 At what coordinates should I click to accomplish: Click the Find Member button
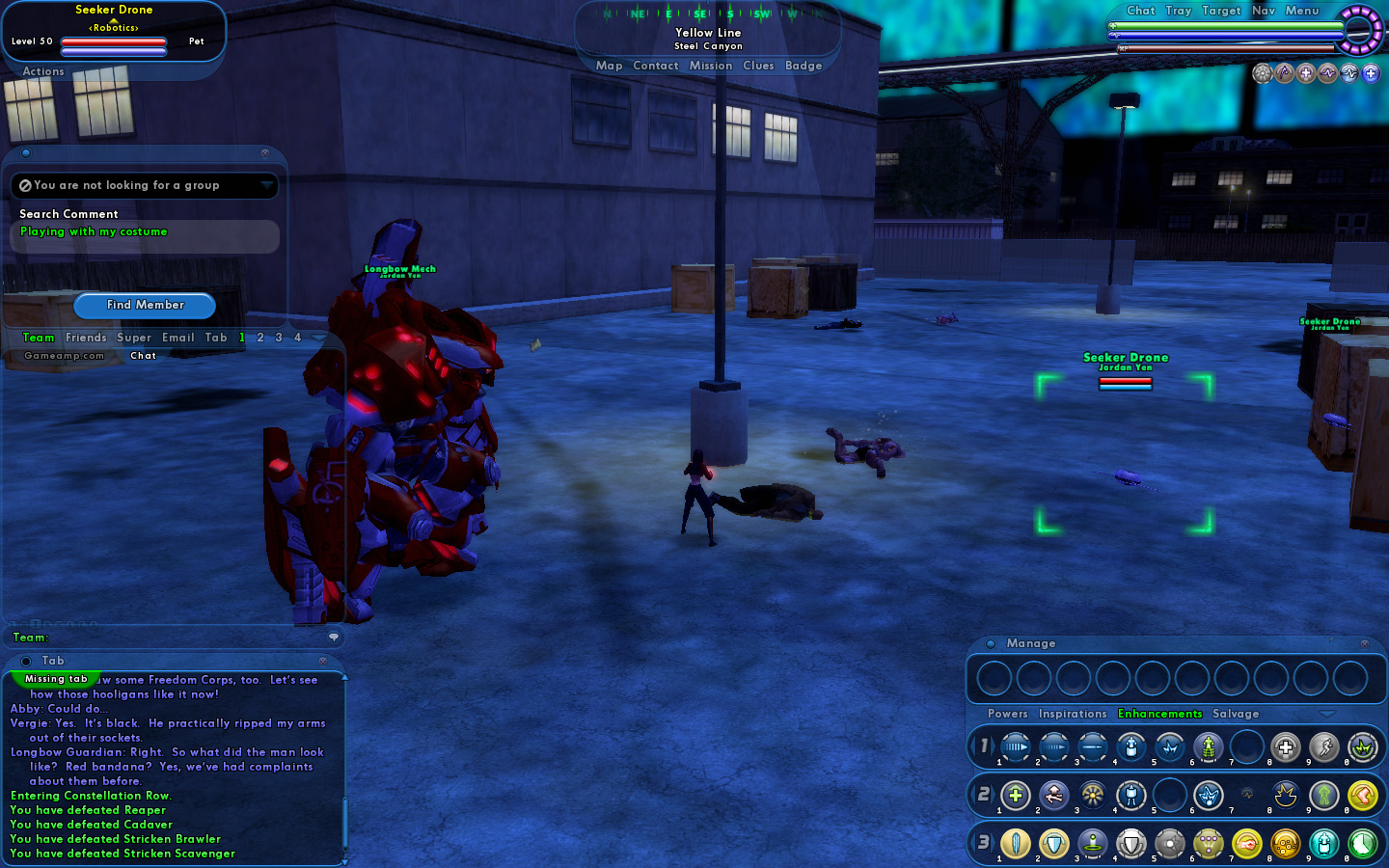point(145,305)
